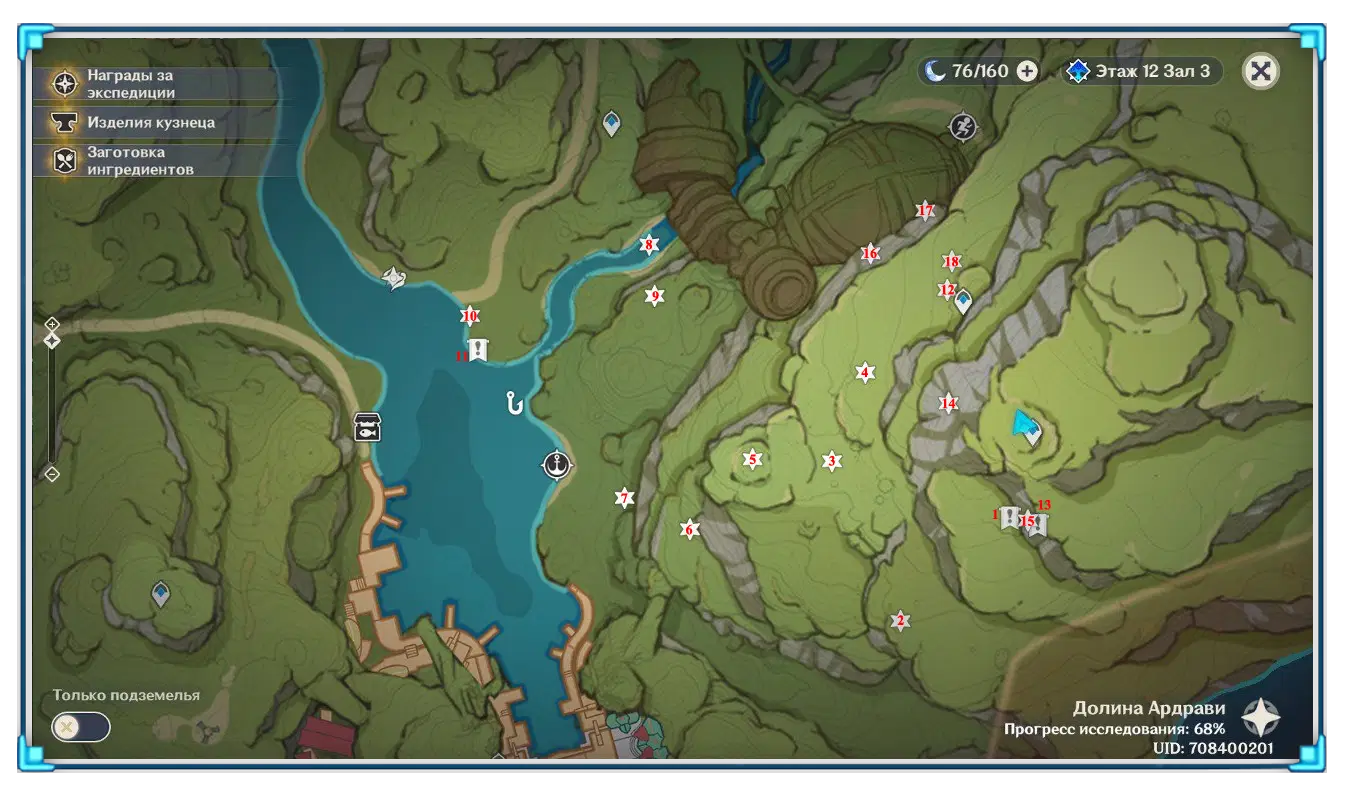Click the map zoom slider handle
Screen dimensions: 1345x797
tap(52, 341)
